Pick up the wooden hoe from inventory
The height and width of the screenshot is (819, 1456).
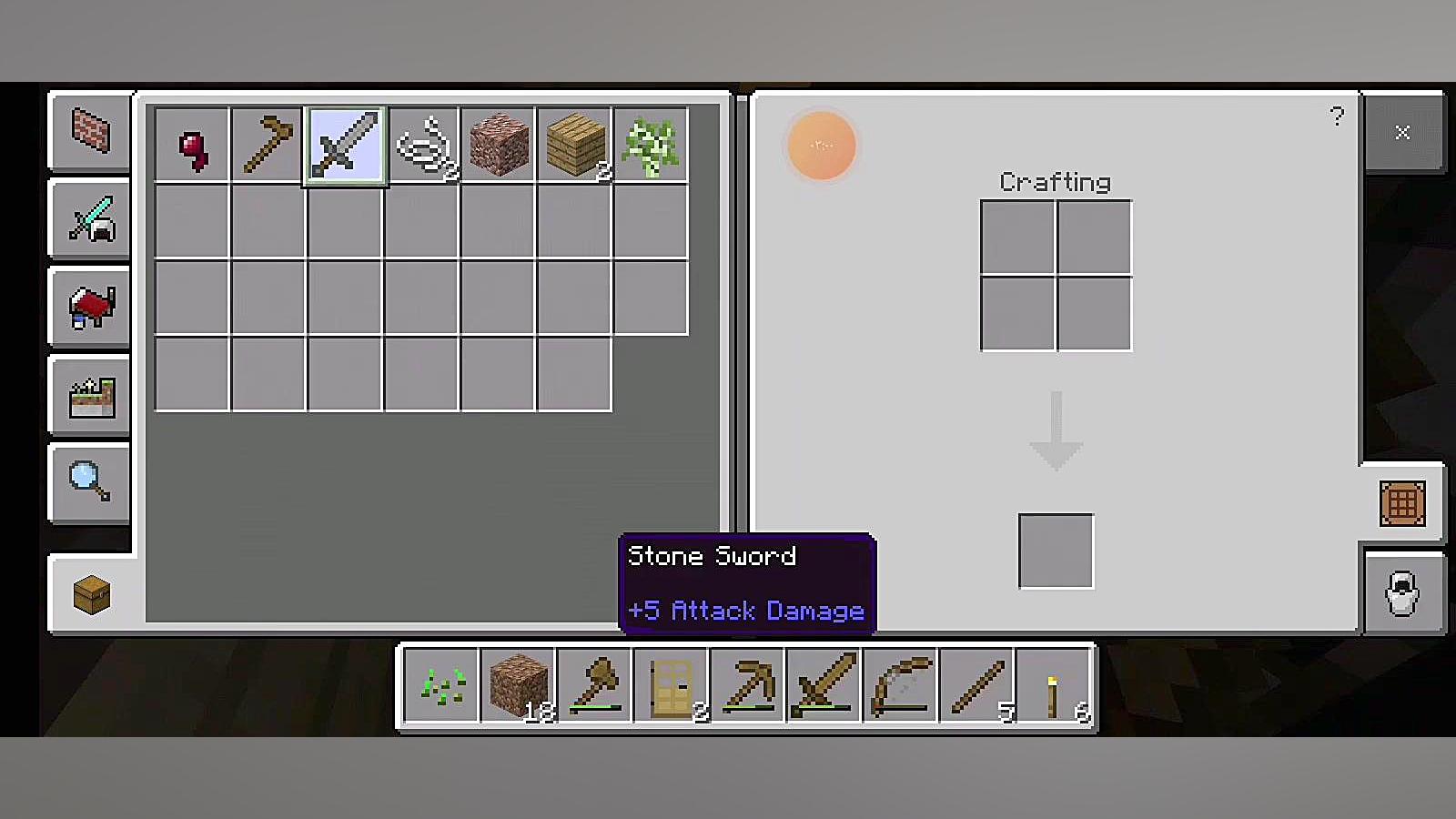coord(268,145)
